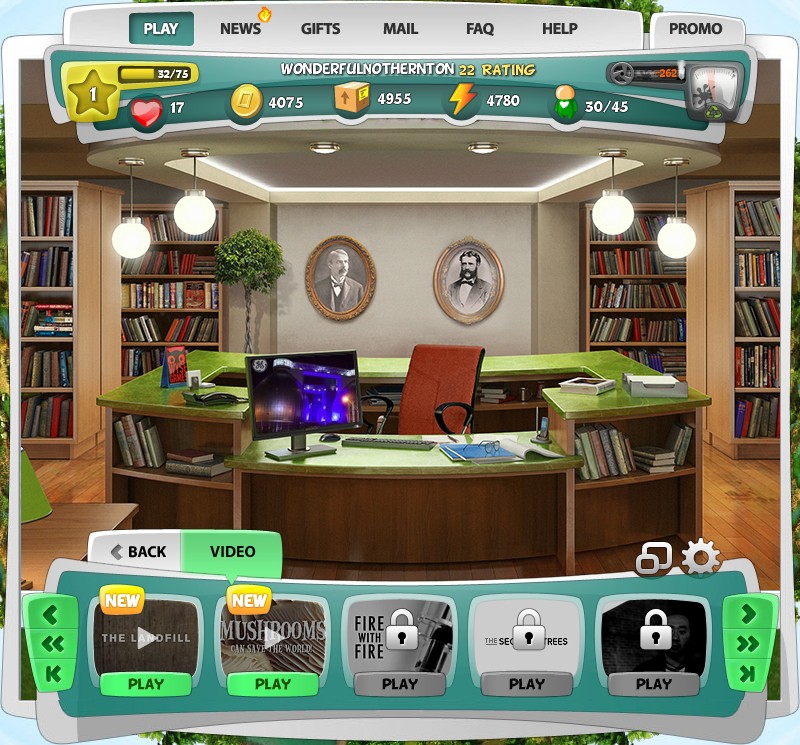Open the GIFTS tab
Image resolution: width=800 pixels, height=745 pixels.
pos(321,28)
